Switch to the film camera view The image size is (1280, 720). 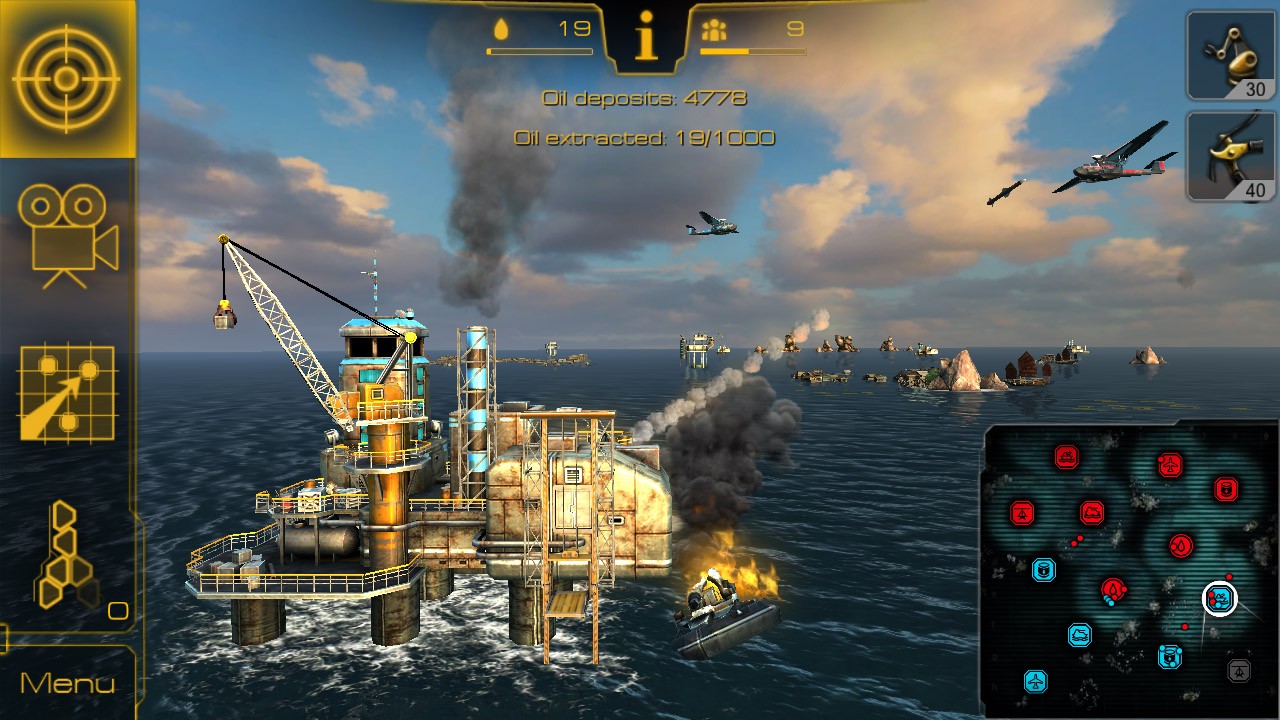pyautogui.click(x=67, y=236)
